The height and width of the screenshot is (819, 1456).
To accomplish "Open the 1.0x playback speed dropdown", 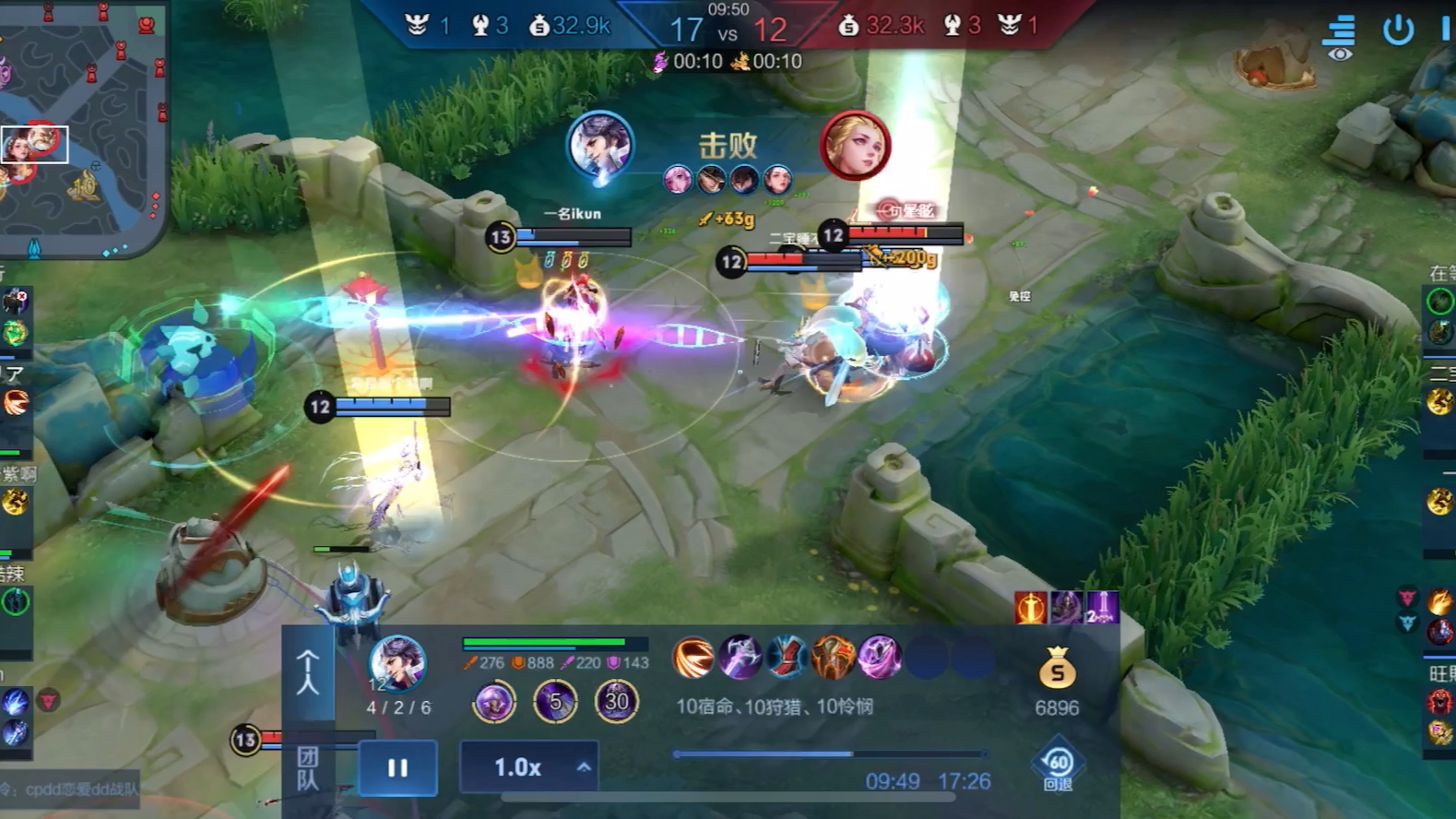I will coord(529,767).
